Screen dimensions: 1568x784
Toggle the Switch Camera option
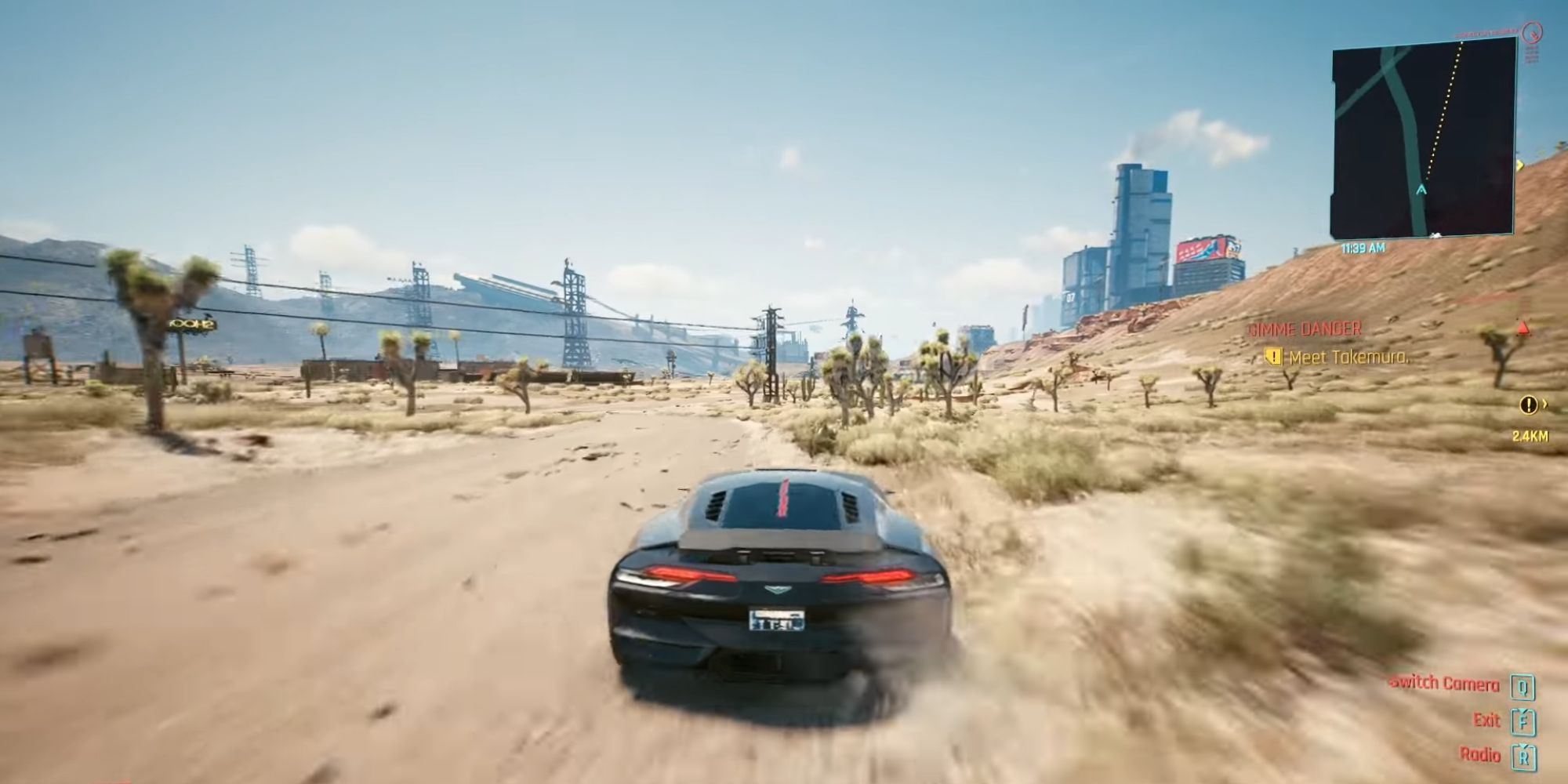(x=1443, y=684)
